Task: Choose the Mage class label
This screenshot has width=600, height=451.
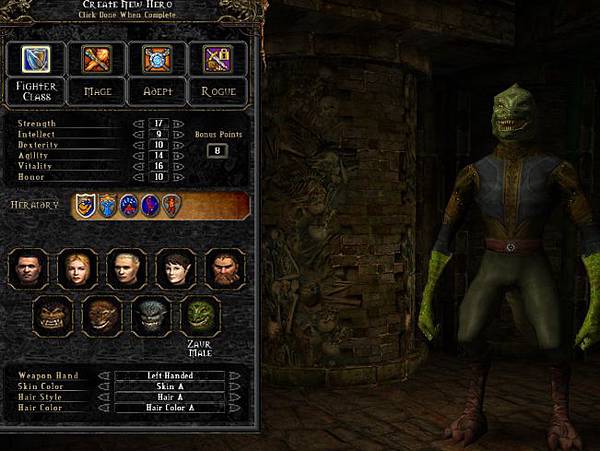Action: pos(97,91)
